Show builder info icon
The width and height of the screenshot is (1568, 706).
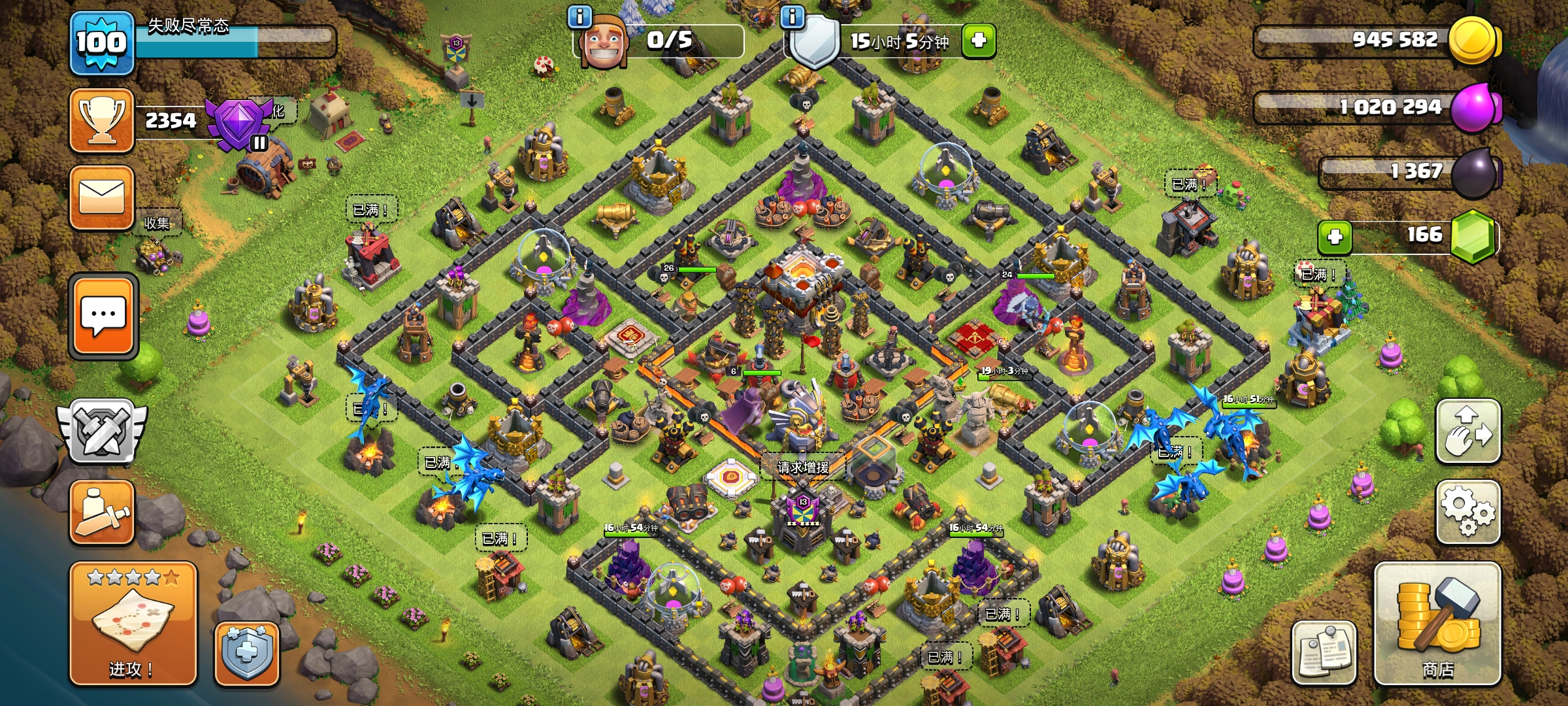pos(580,16)
